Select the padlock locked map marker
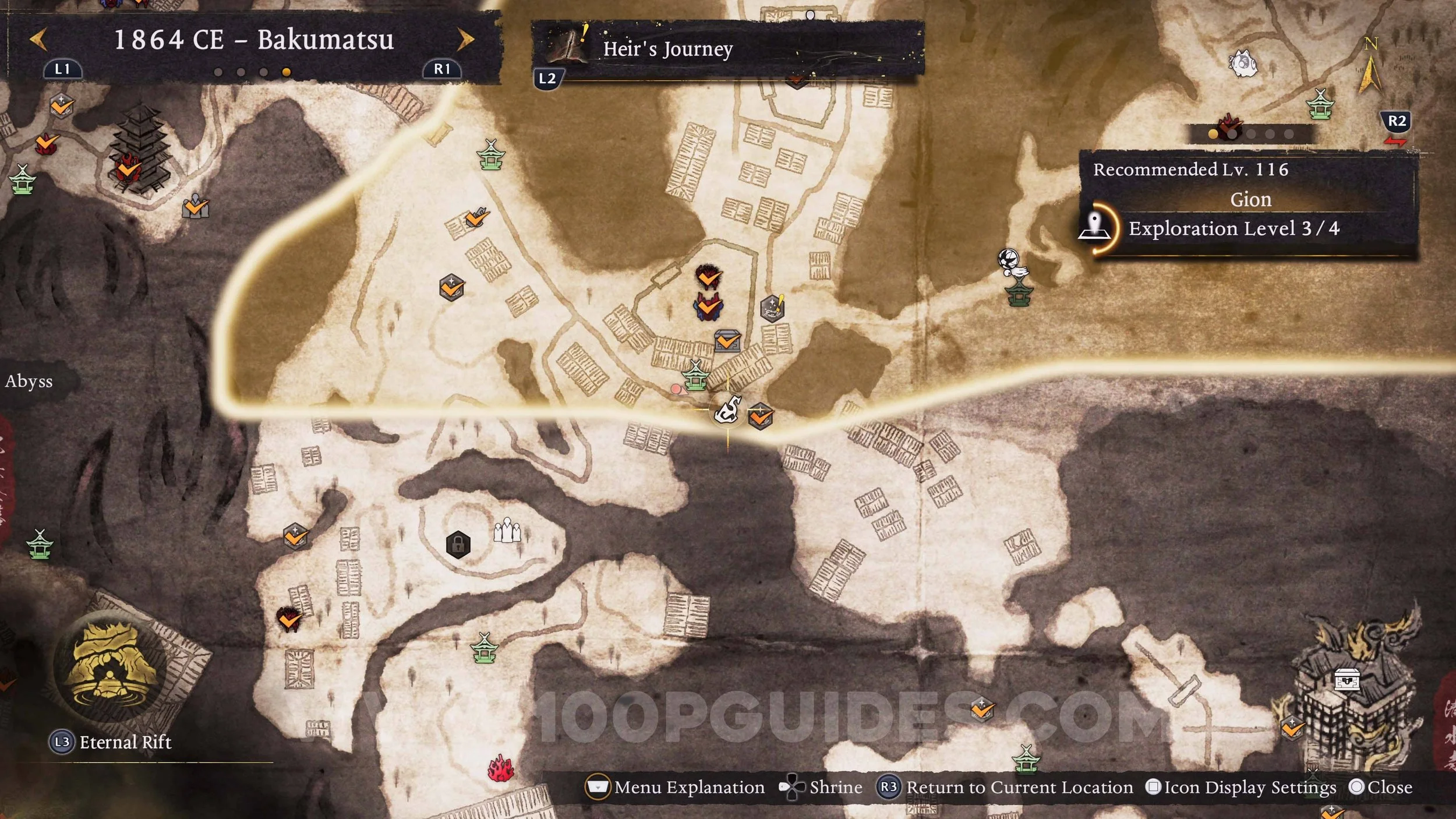1456x819 pixels. coord(458,545)
